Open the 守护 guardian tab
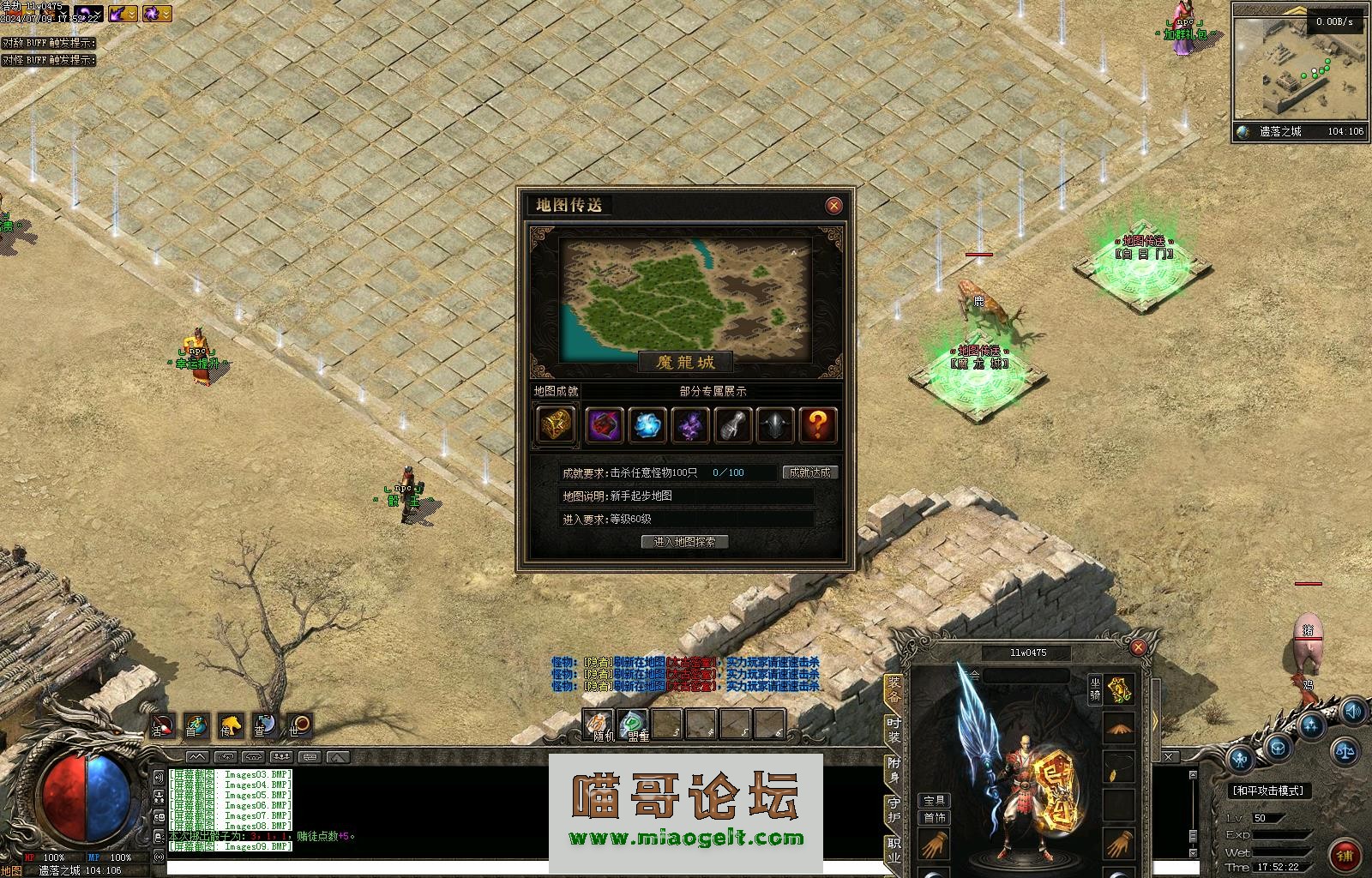Screen dimensions: 1372x878 [894, 810]
